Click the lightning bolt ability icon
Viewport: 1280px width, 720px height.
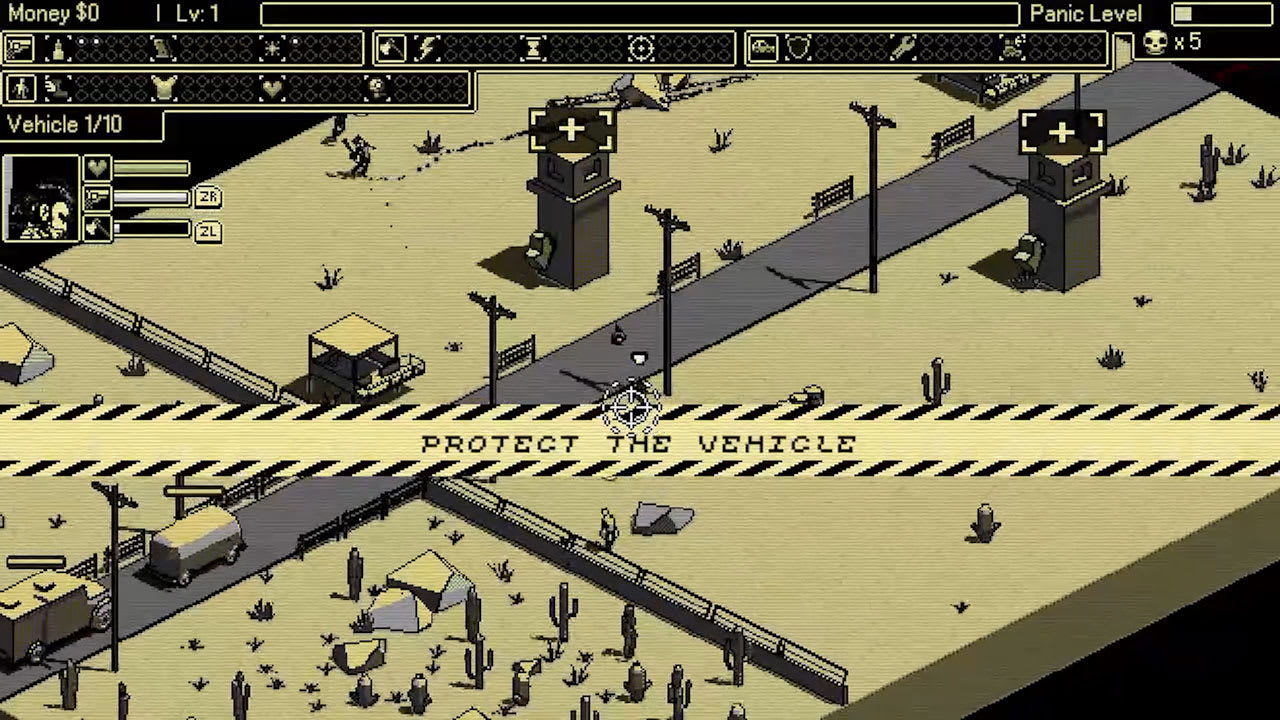point(425,49)
